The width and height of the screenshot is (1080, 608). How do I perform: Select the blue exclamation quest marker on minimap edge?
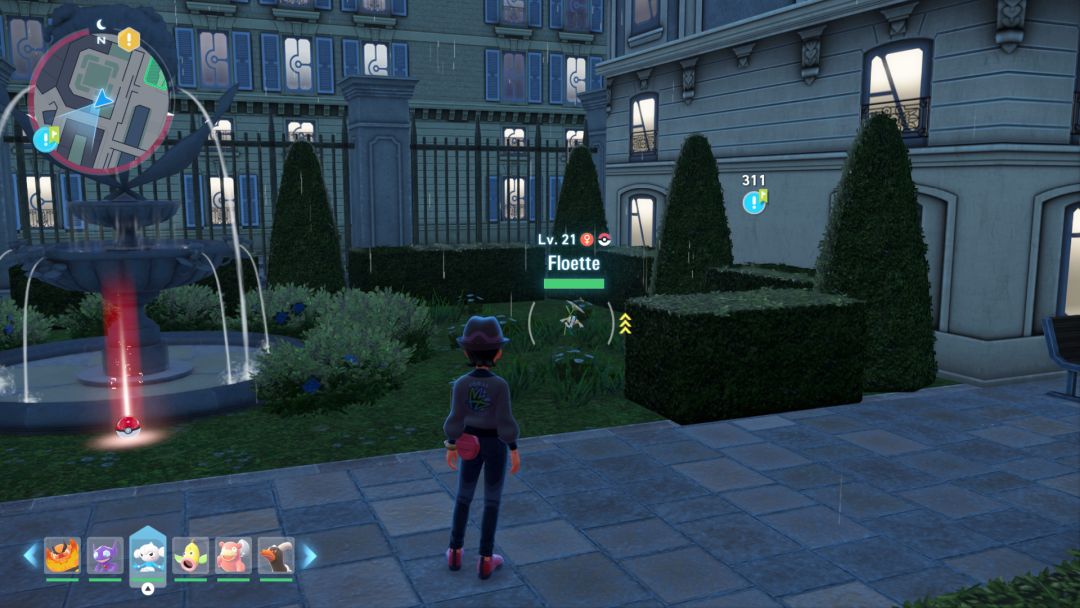(x=46, y=138)
